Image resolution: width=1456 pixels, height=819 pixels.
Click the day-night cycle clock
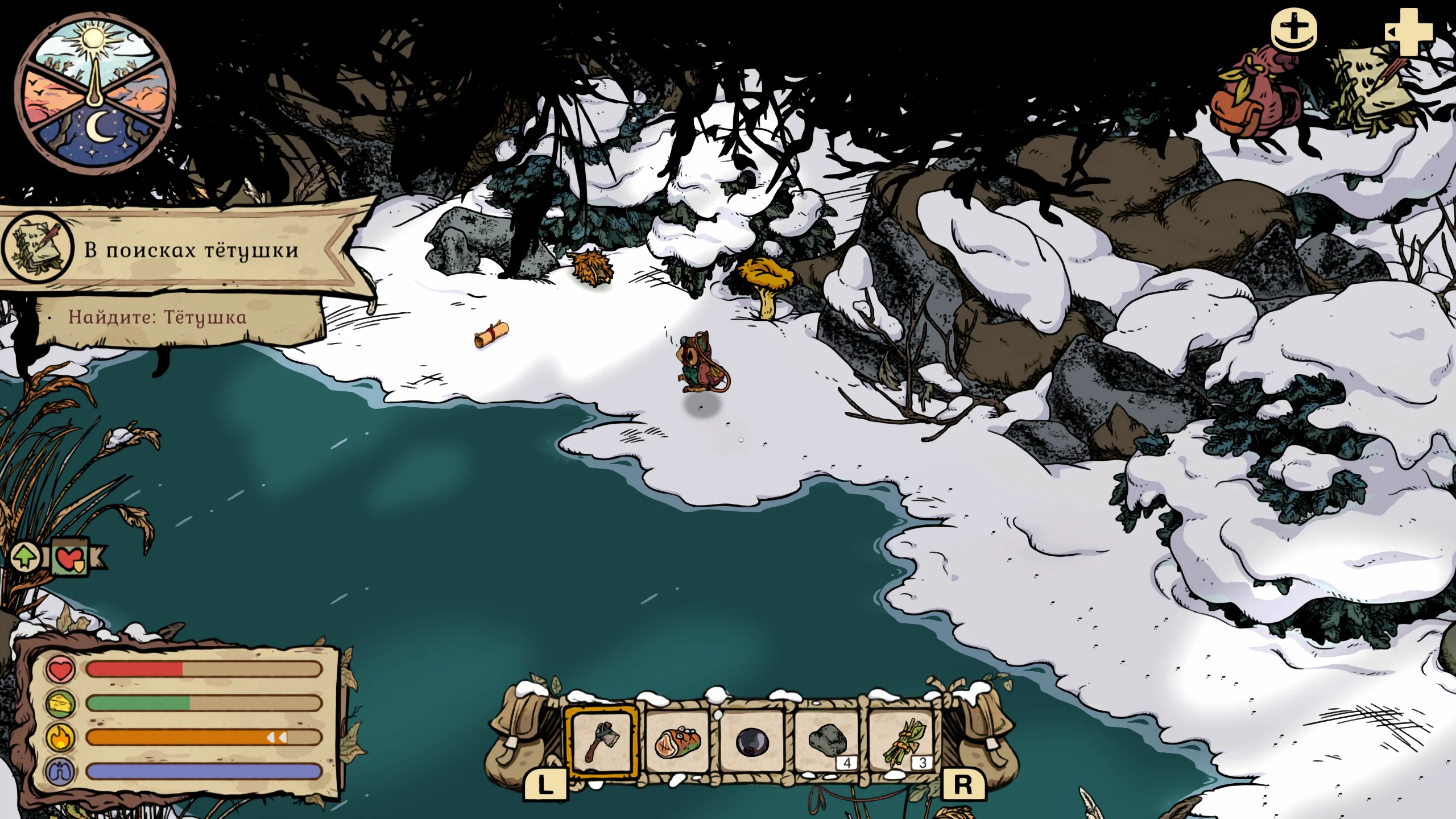pyautogui.click(x=95, y=94)
